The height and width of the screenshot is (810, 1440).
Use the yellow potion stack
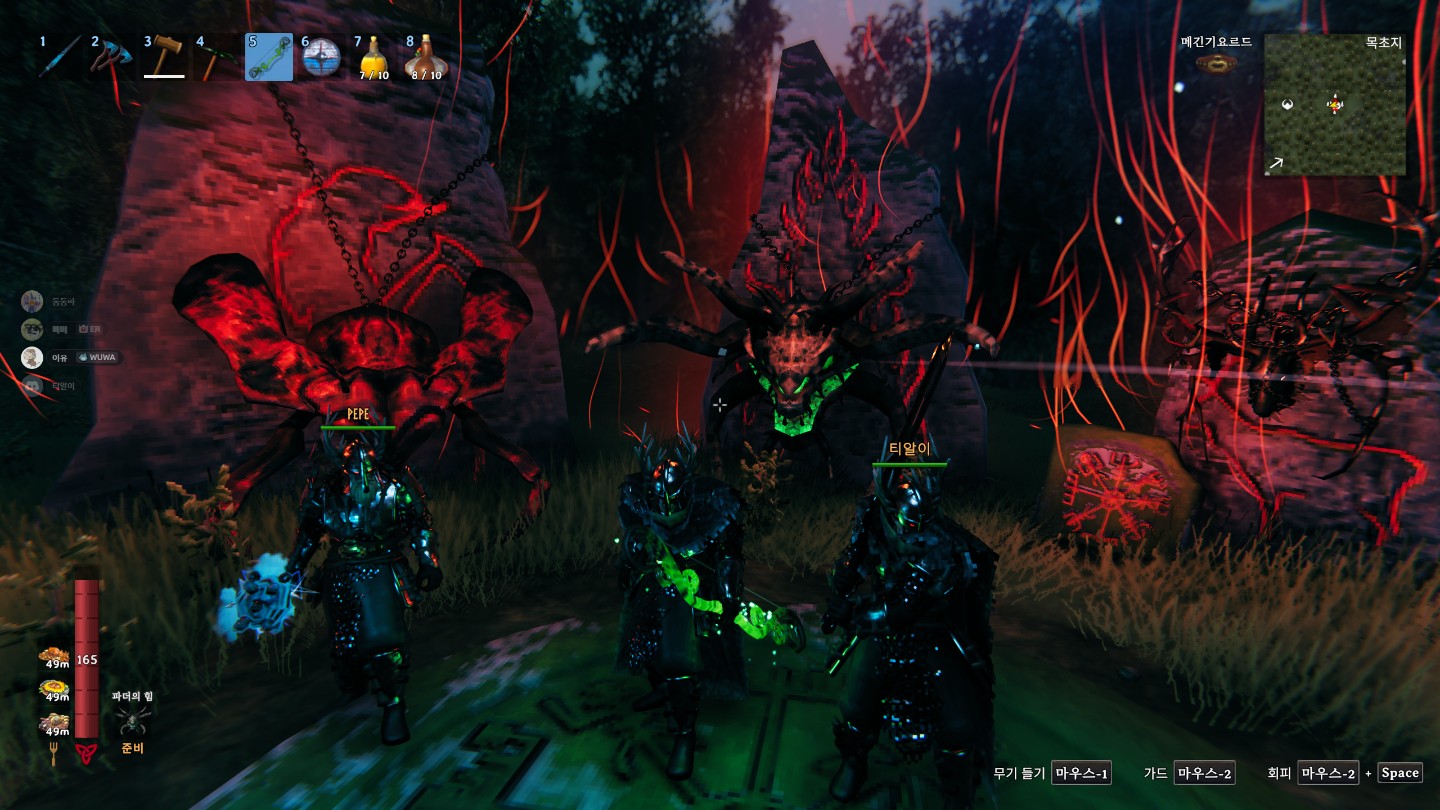(x=374, y=57)
